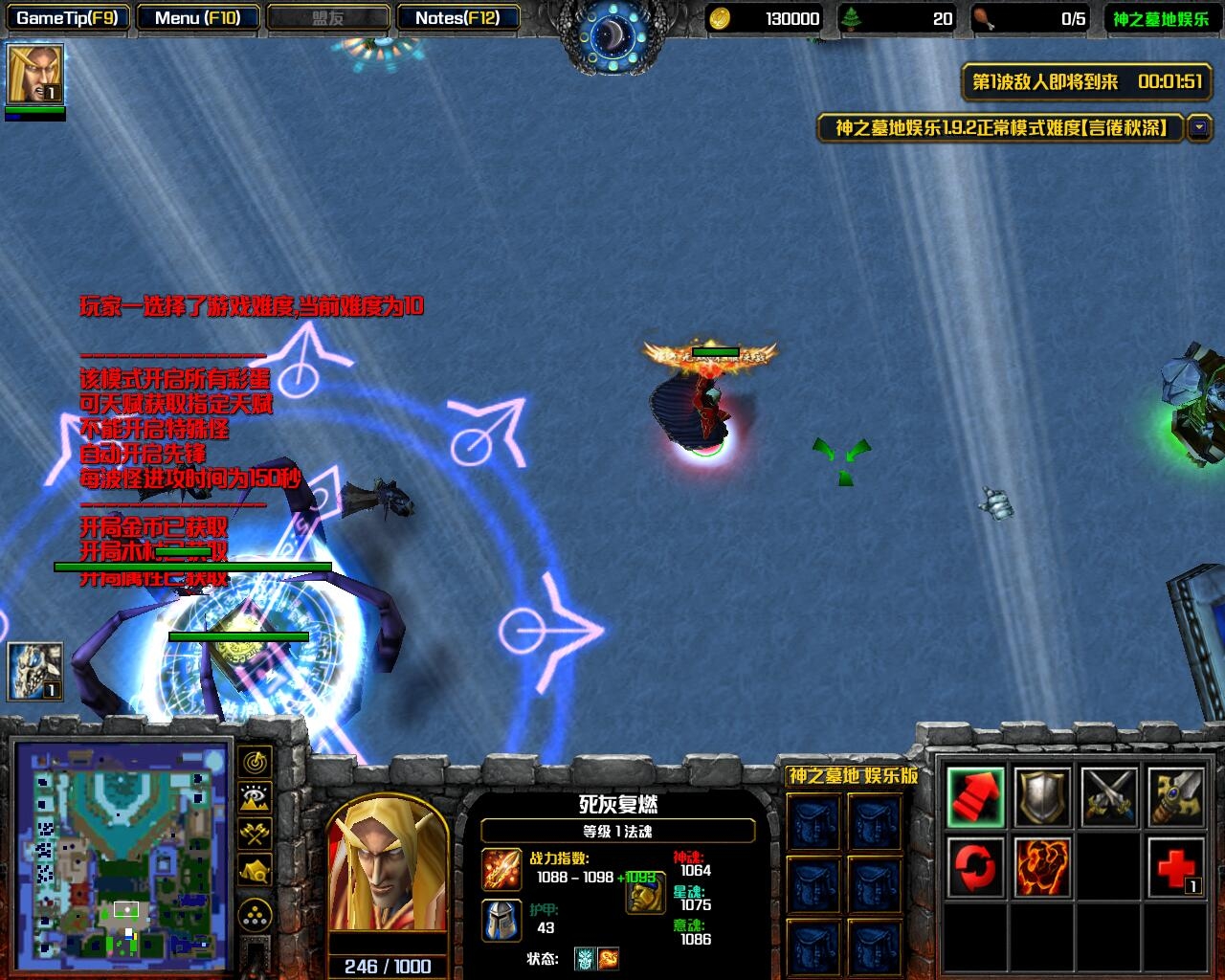Image resolution: width=1225 pixels, height=980 pixels.
Task: Activate the red arrow Move command
Action: tap(975, 796)
